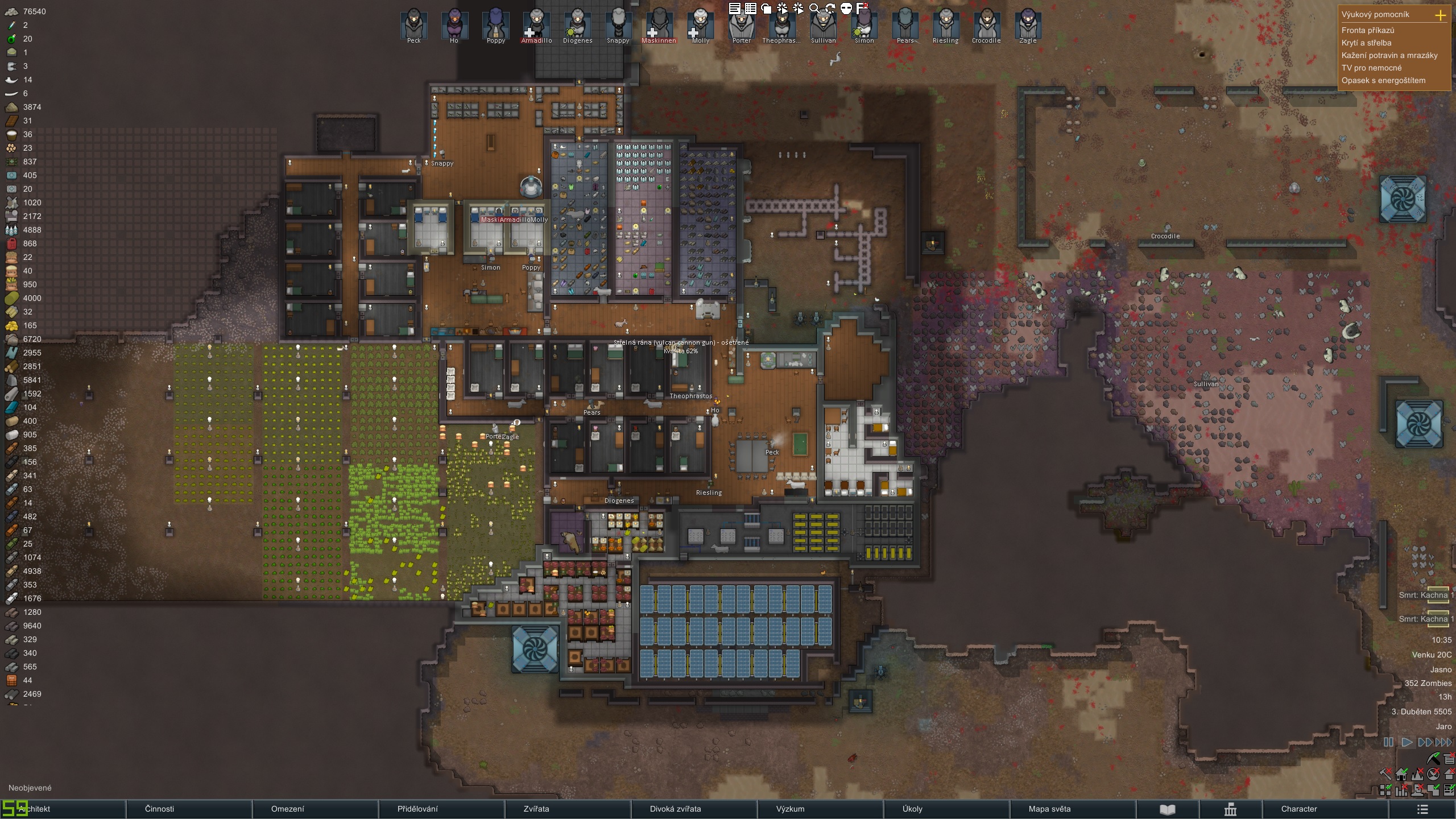Open the Úkoly quests tab
1456x819 pixels.
click(x=912, y=809)
